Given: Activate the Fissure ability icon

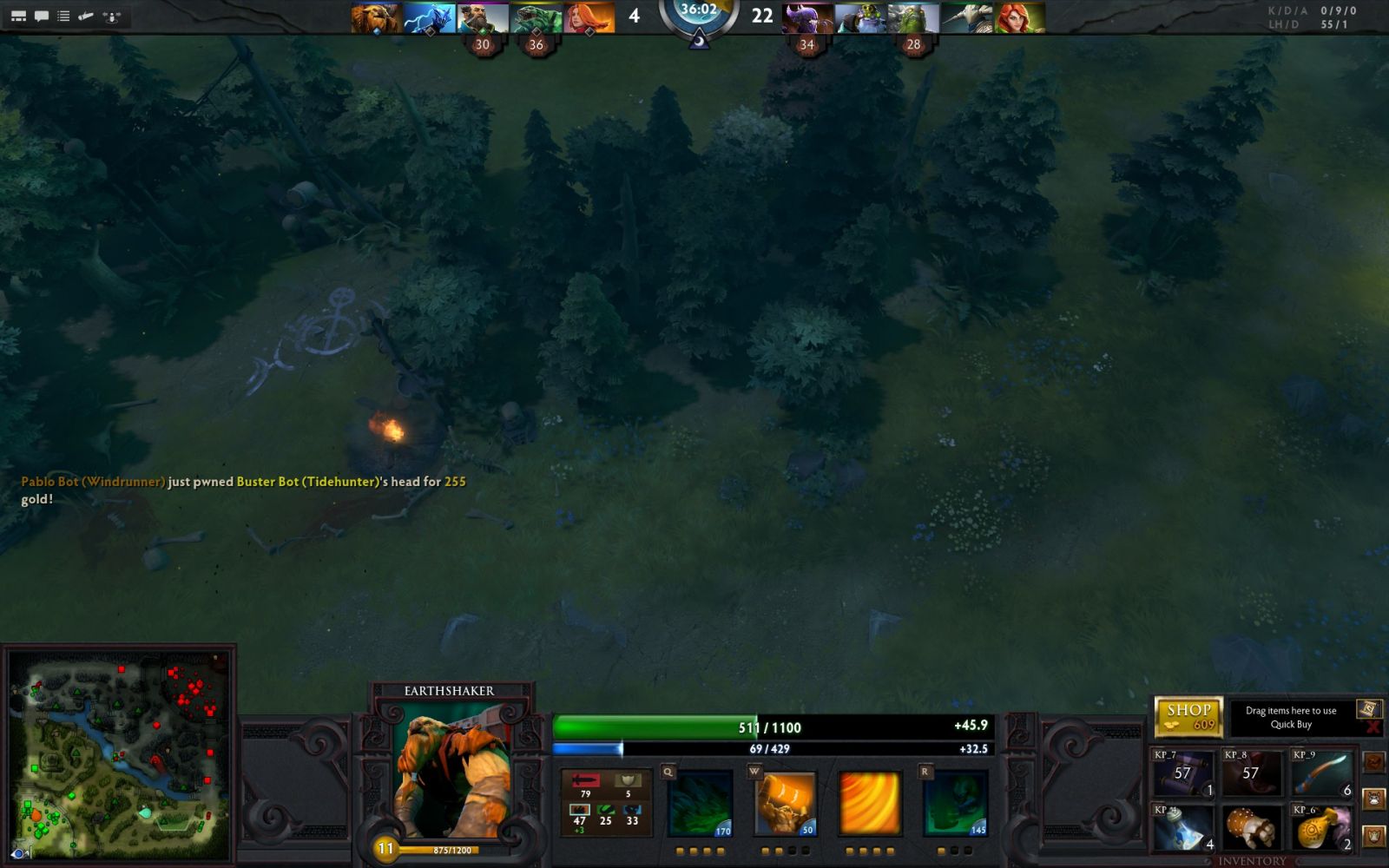Looking at the screenshot, I should [701, 804].
